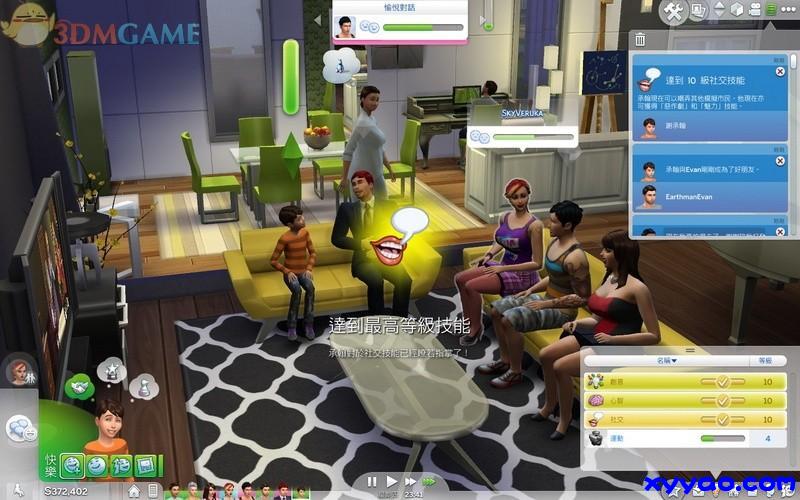Set game speed to ultra fast forward
The width and height of the screenshot is (800, 500).
point(430,482)
